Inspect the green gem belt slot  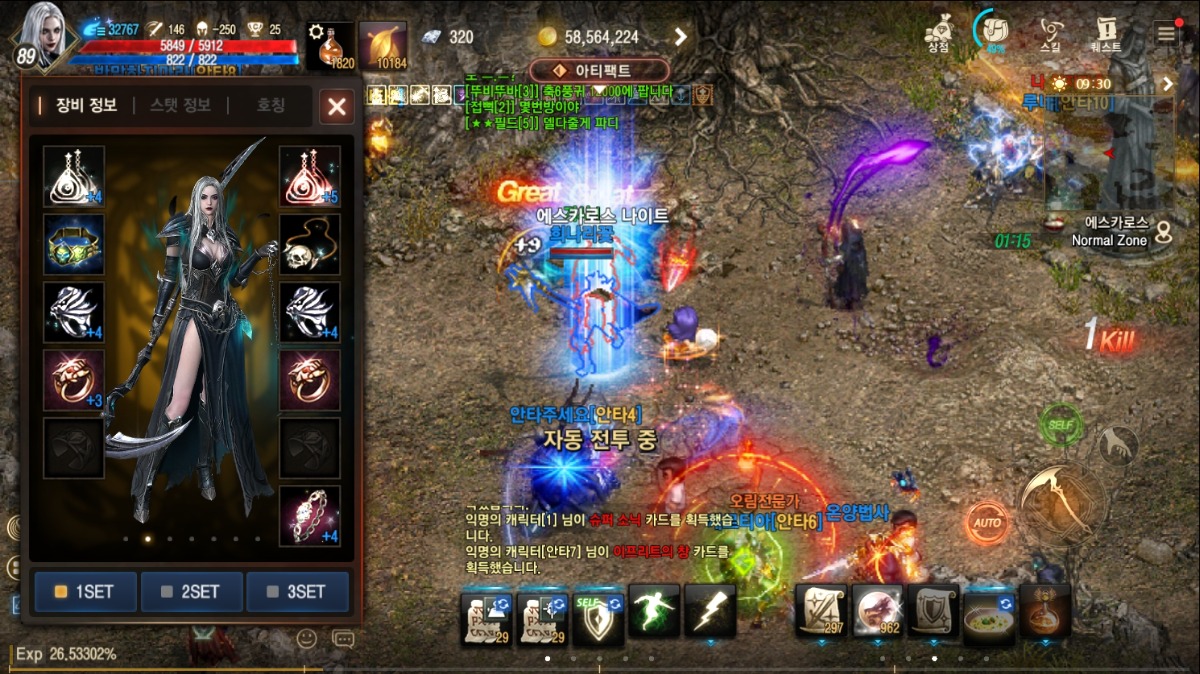pyautogui.click(x=74, y=244)
